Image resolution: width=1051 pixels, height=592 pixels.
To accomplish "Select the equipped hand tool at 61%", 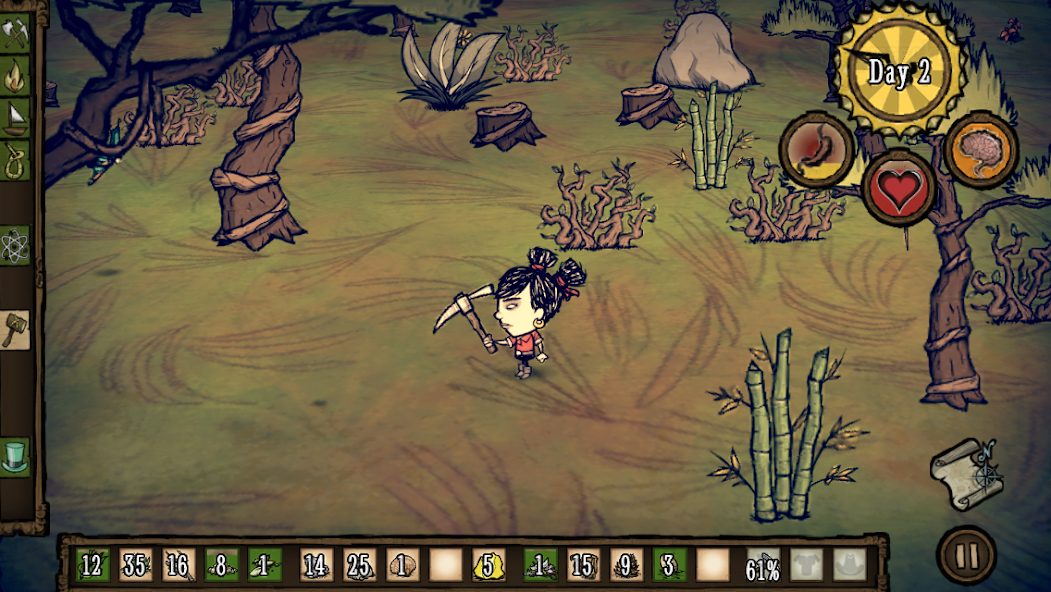I will (763, 566).
